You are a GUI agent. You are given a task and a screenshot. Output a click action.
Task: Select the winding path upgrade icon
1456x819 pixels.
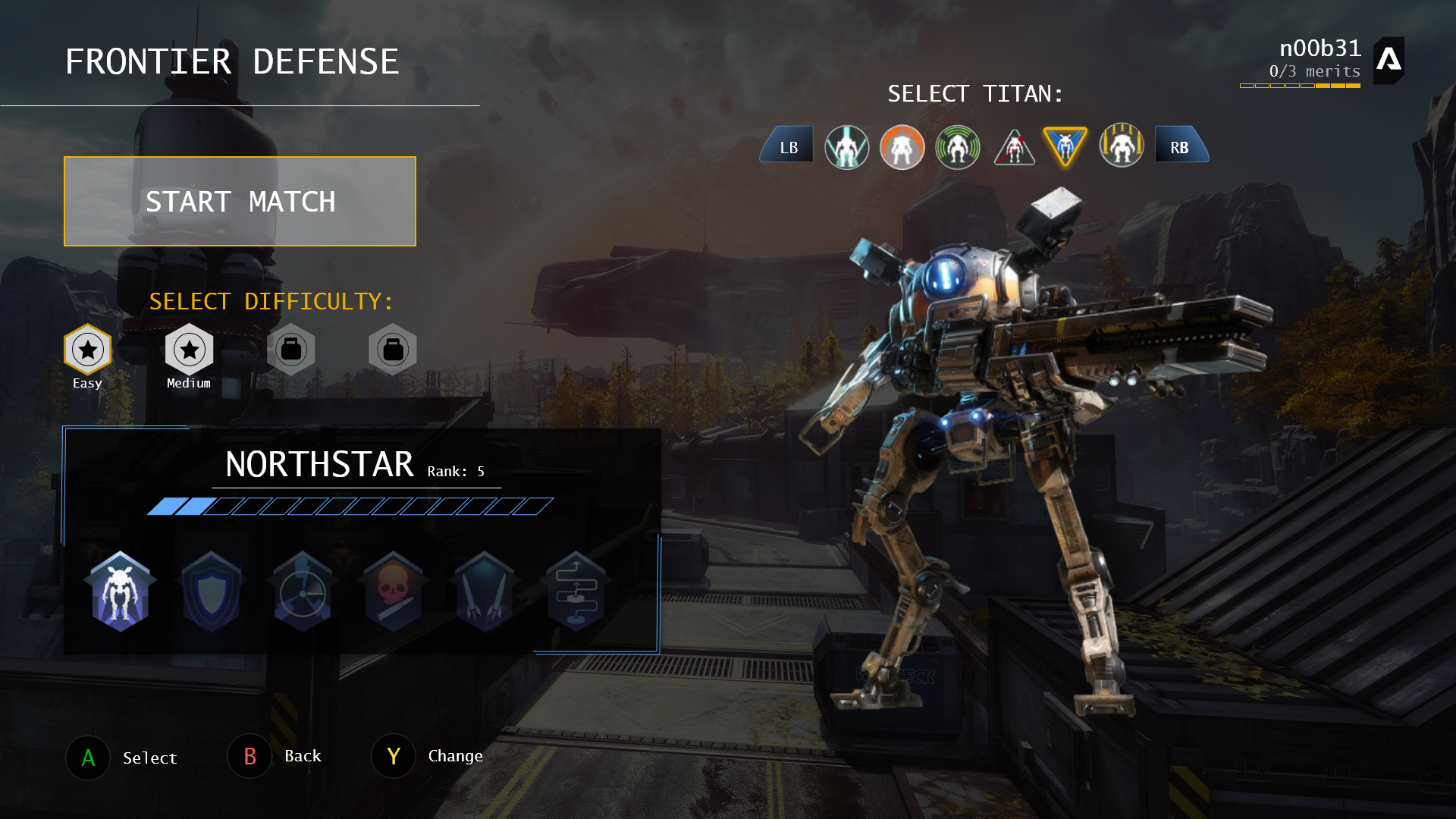(576, 592)
